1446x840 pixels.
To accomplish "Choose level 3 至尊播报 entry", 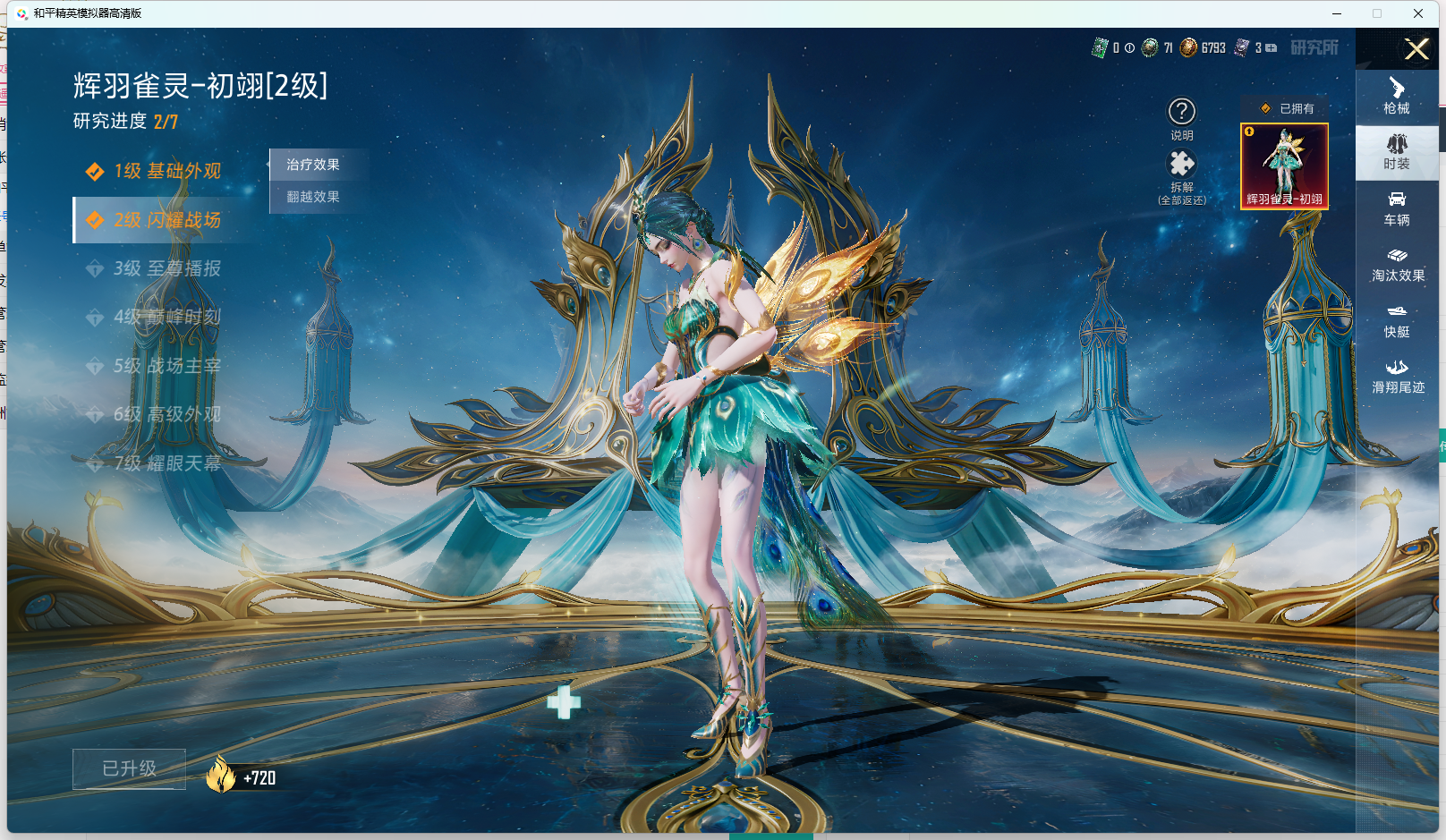I will pyautogui.click(x=166, y=268).
